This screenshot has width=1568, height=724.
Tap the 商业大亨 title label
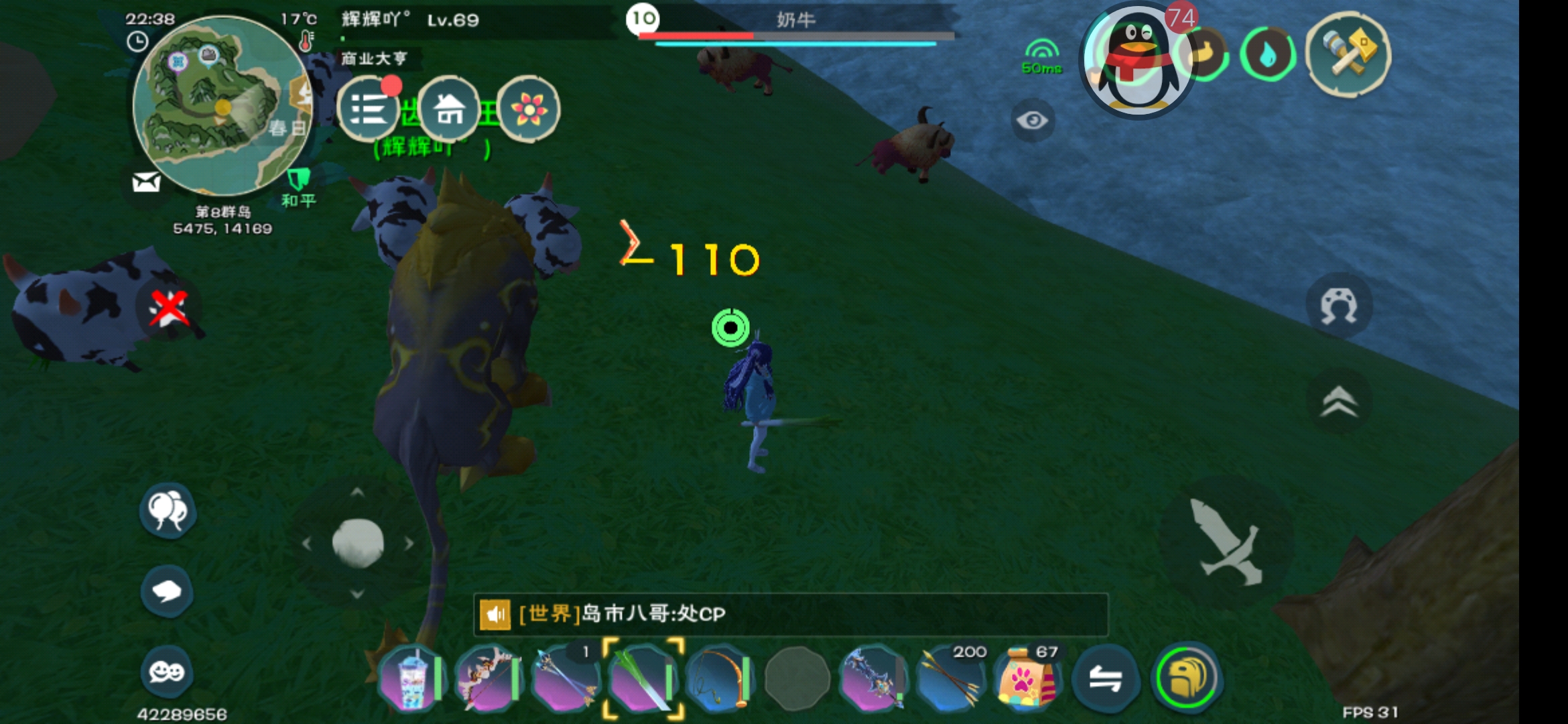373,59
